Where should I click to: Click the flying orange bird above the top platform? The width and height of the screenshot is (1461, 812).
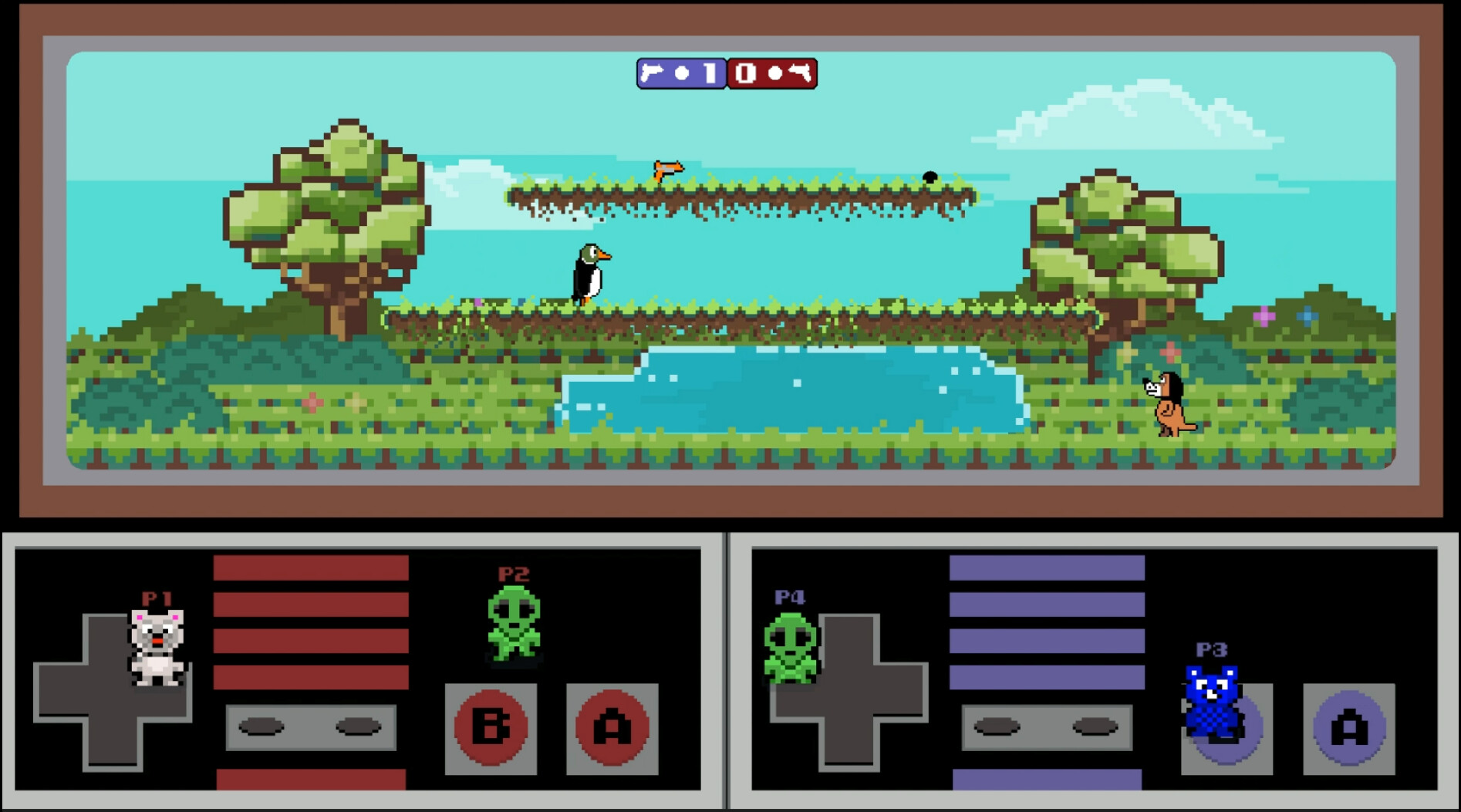[x=667, y=167]
